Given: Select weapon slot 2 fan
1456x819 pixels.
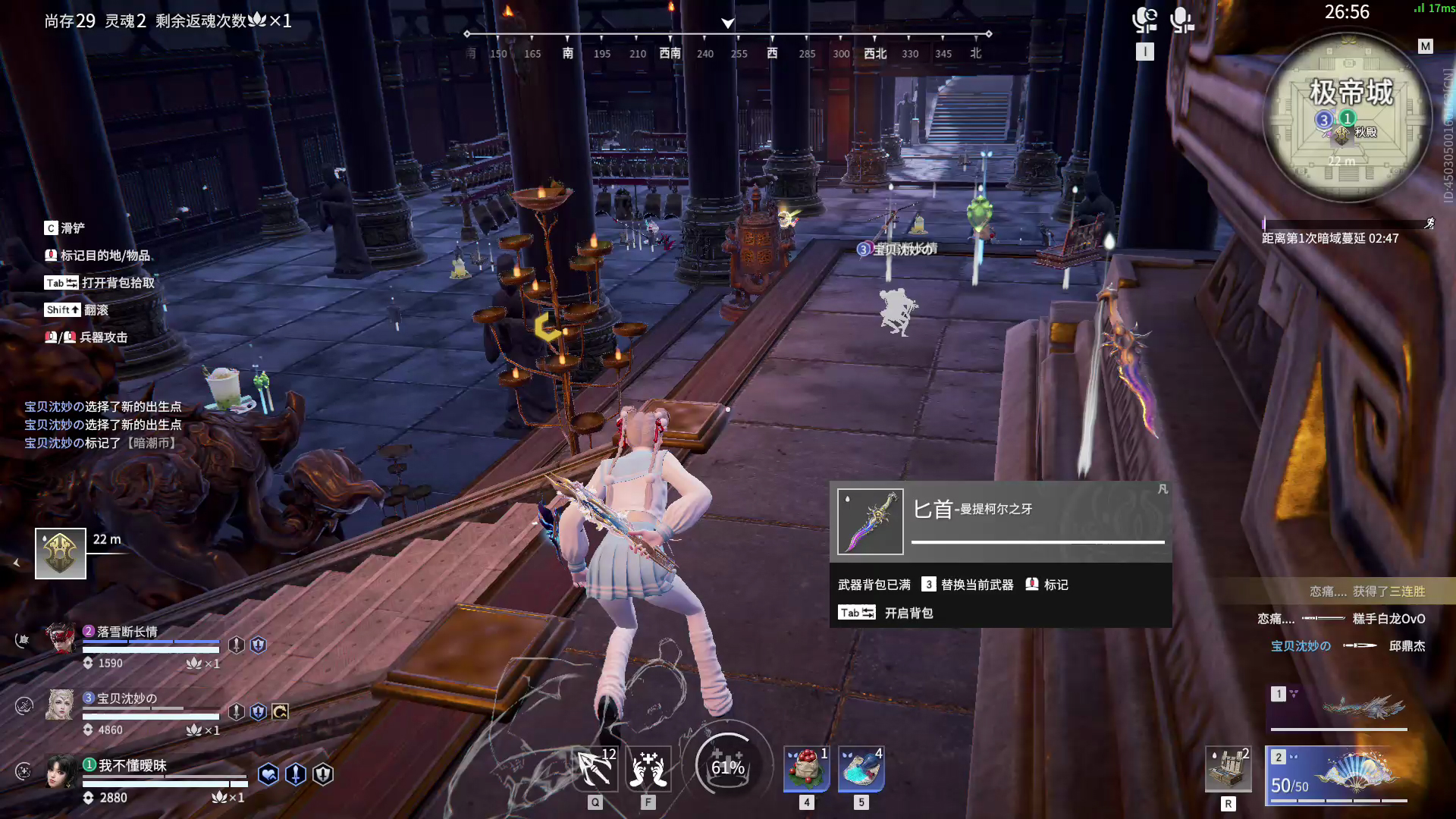Looking at the screenshot, I should click(x=1339, y=774).
